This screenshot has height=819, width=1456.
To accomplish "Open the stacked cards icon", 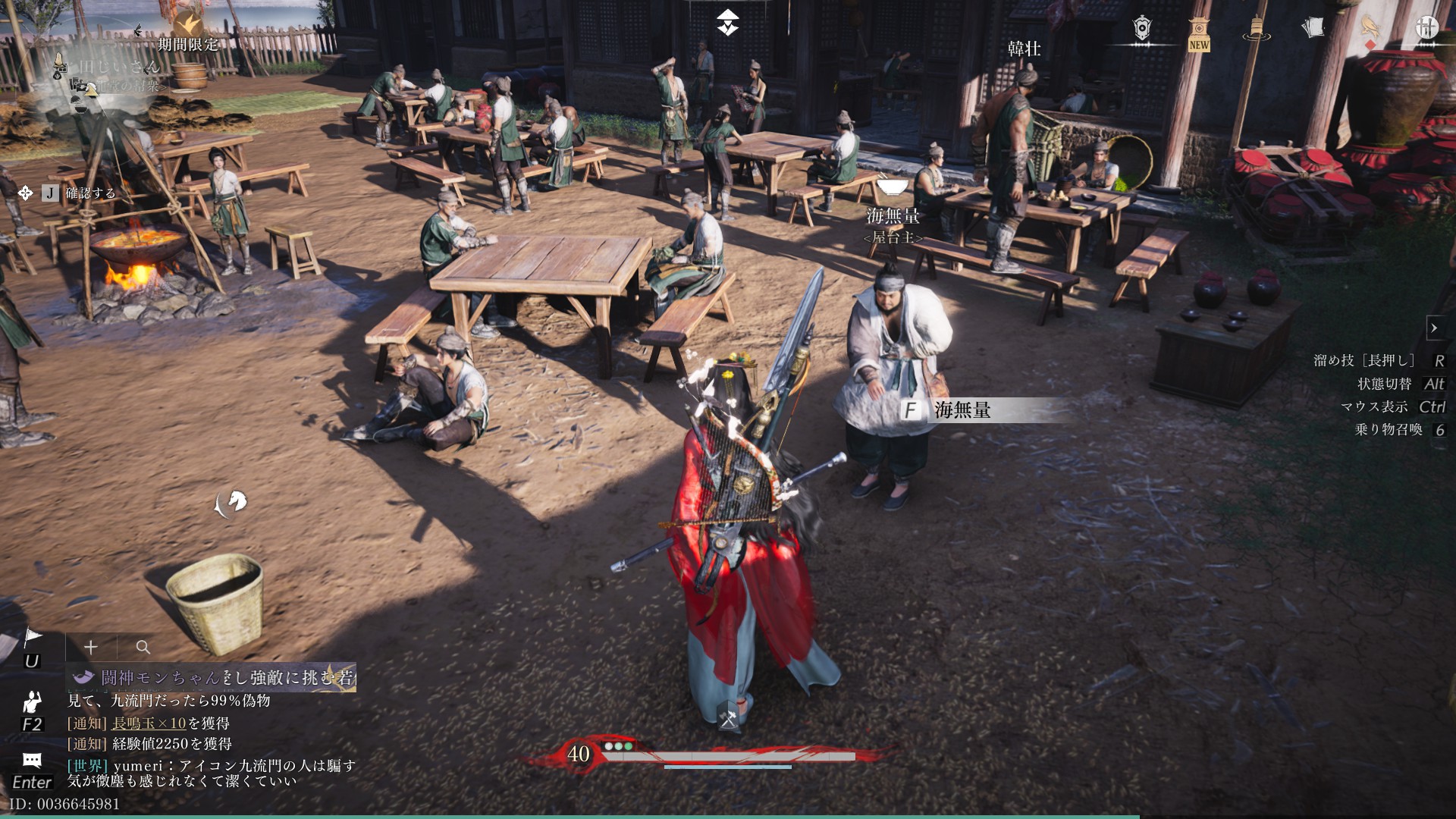I will [1313, 27].
